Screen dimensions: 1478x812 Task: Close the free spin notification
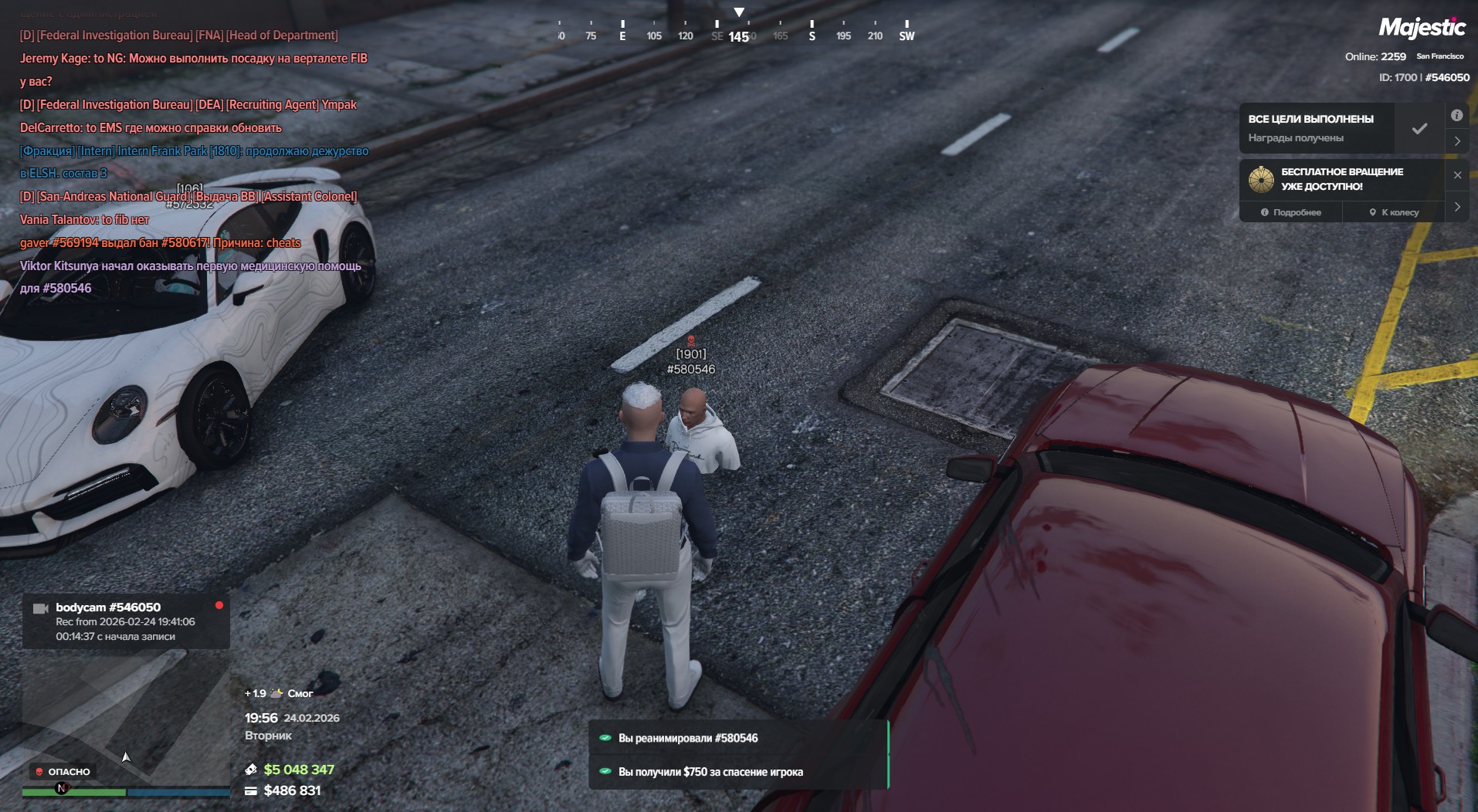point(1457,175)
